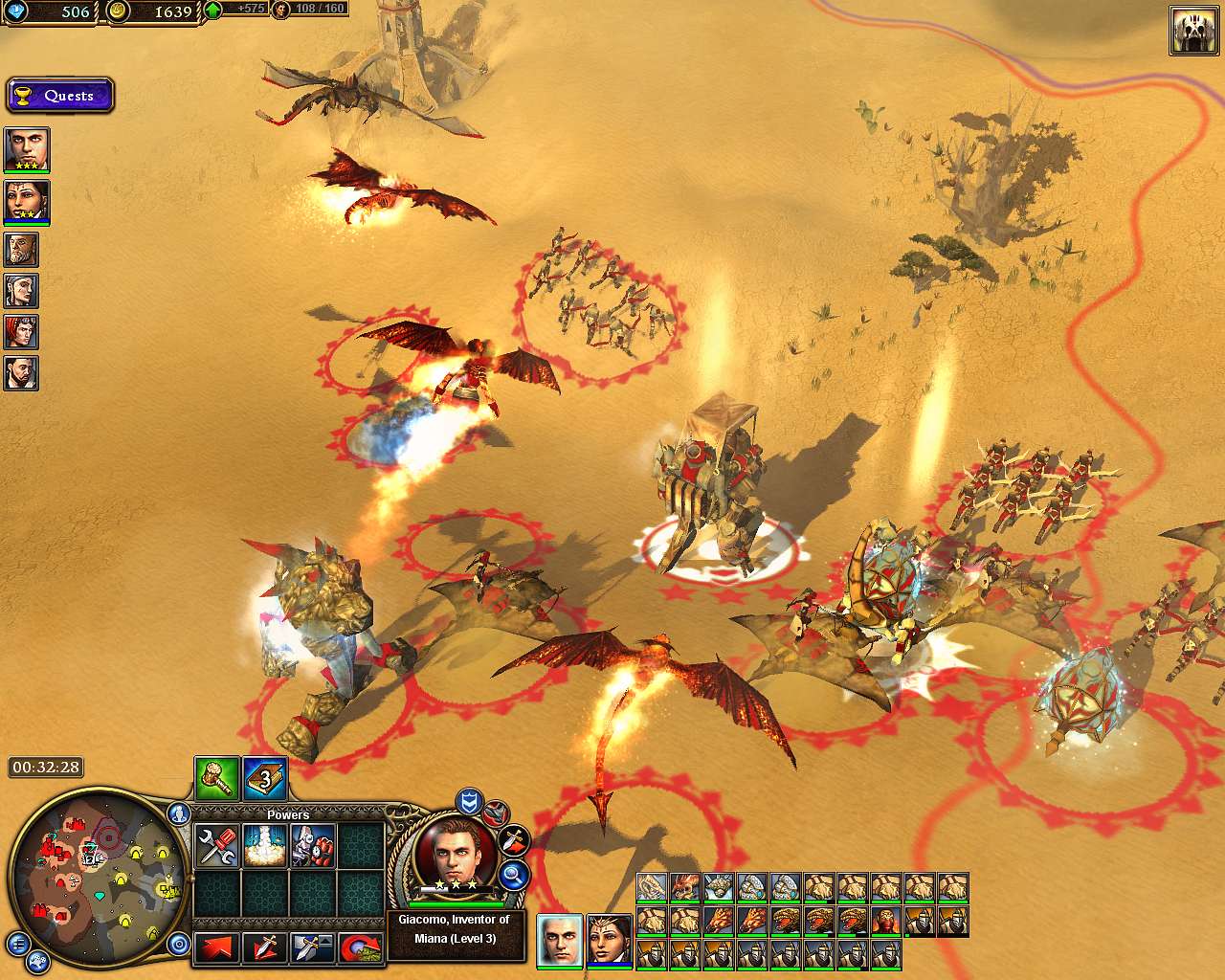The height and width of the screenshot is (980, 1225).
Task: Select the white-bearded elder hero portrait
Action: pos(21,250)
